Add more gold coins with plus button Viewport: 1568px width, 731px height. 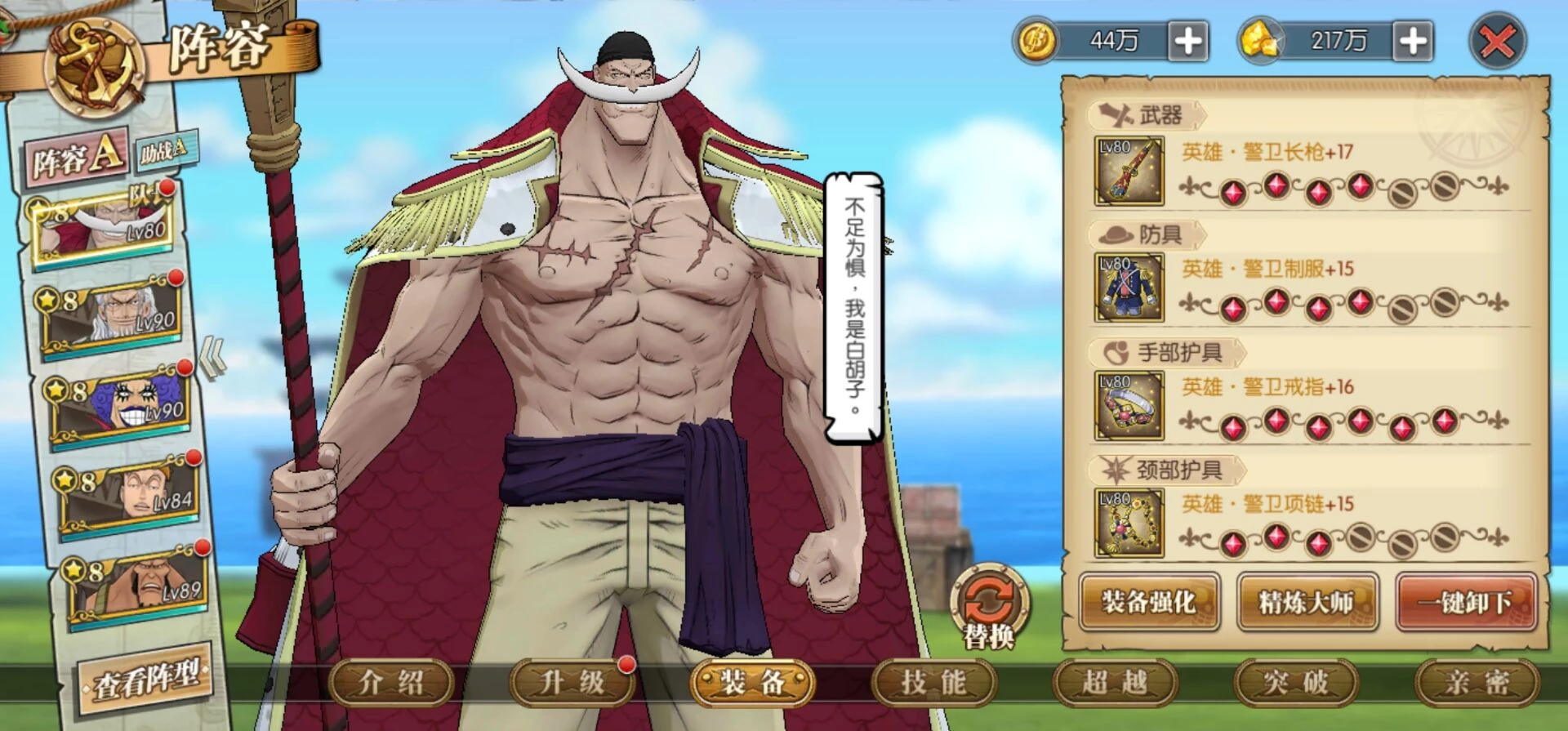(1187, 41)
